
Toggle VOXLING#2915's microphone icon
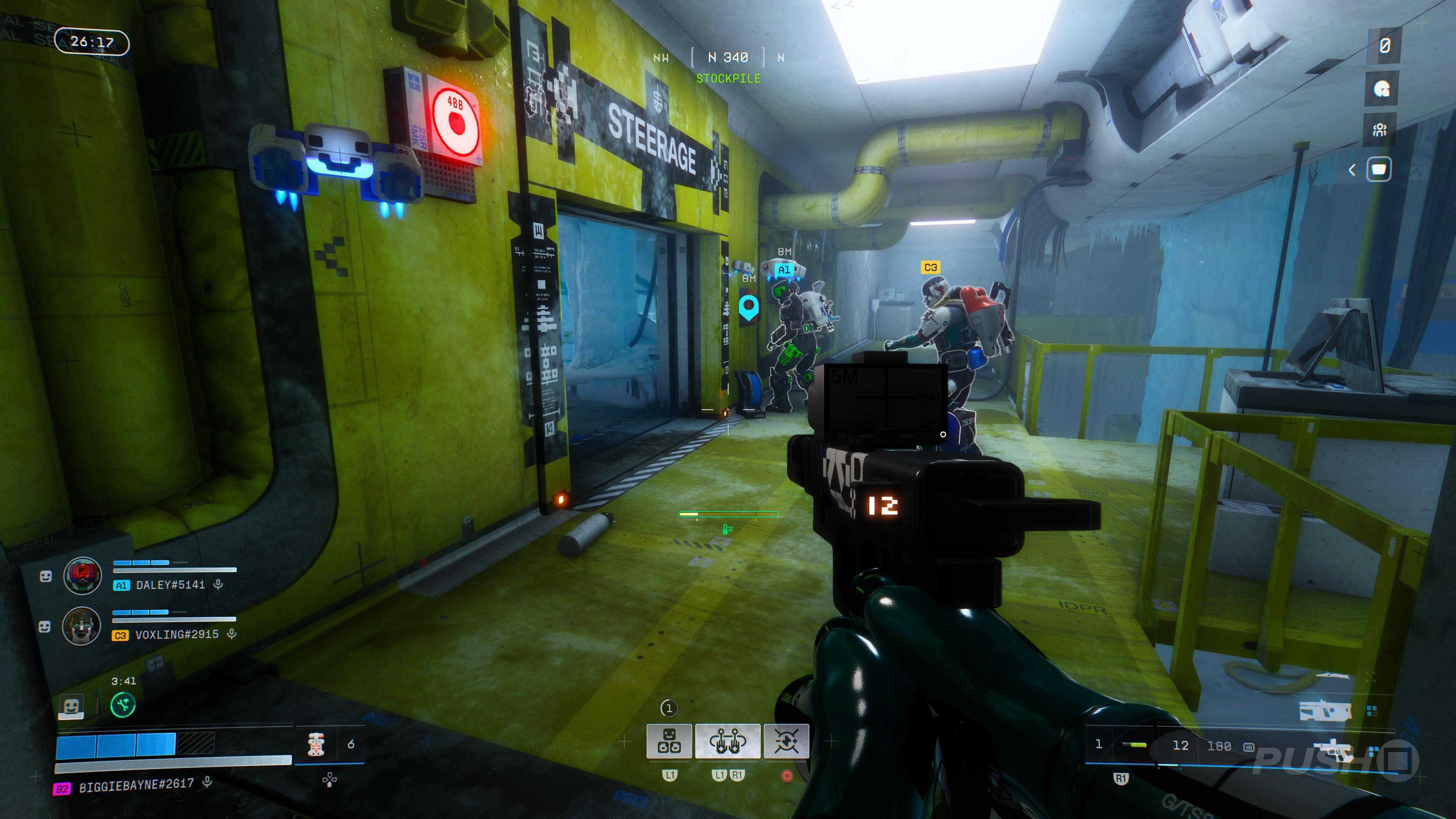tap(231, 634)
